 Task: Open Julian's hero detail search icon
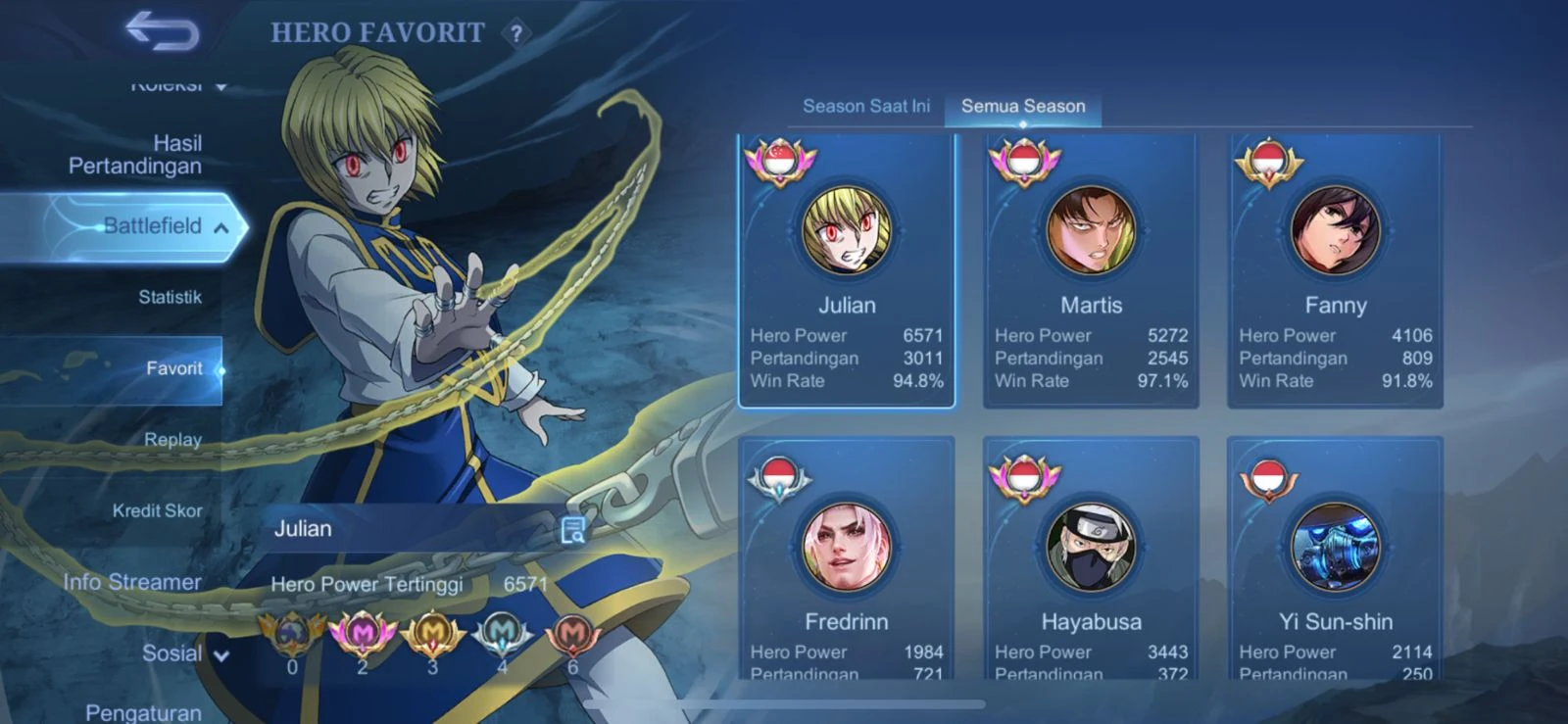click(572, 530)
